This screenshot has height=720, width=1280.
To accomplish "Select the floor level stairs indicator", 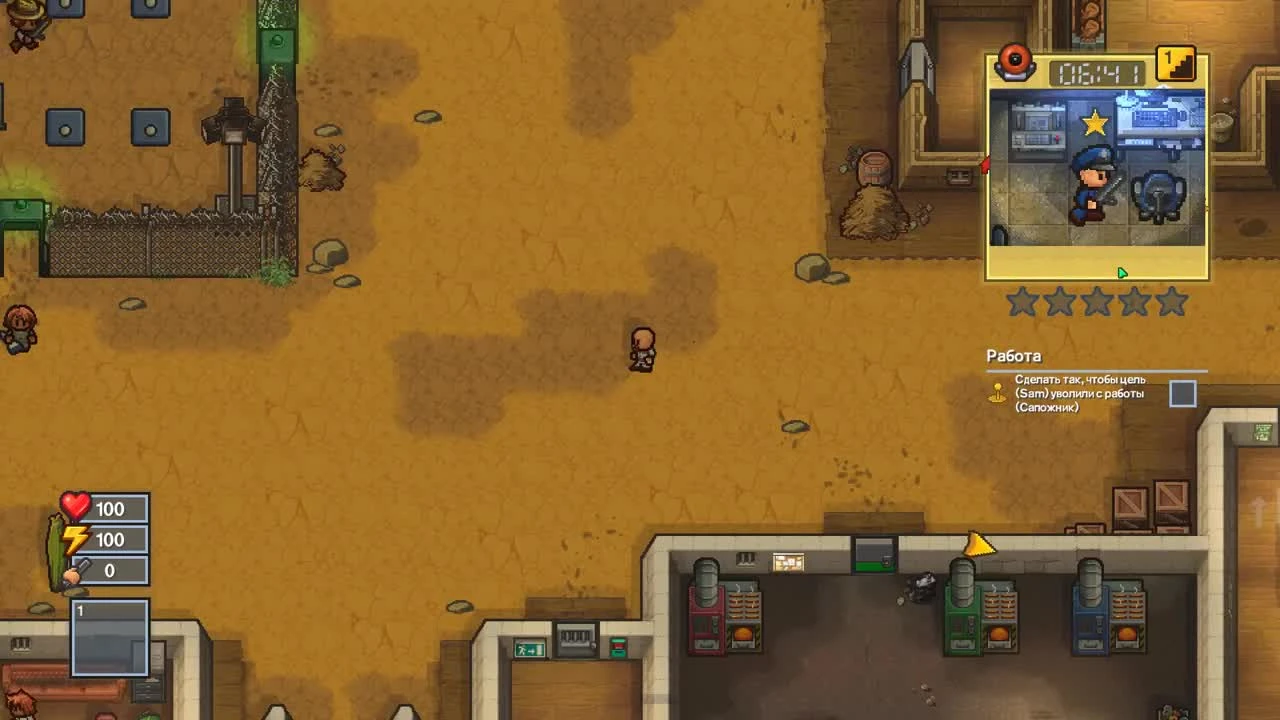I will click(1175, 64).
